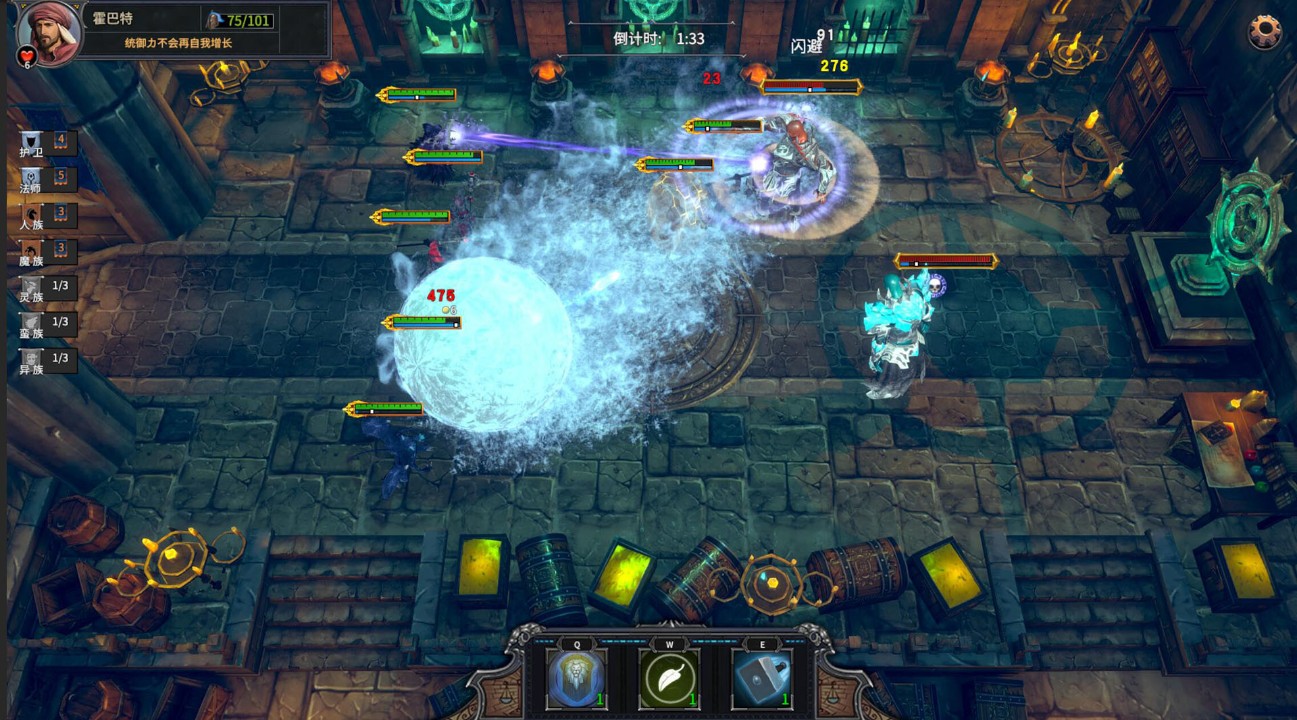Activate the lion shield ability
Screen dimensions: 1297x720
pyautogui.click(x=577, y=679)
